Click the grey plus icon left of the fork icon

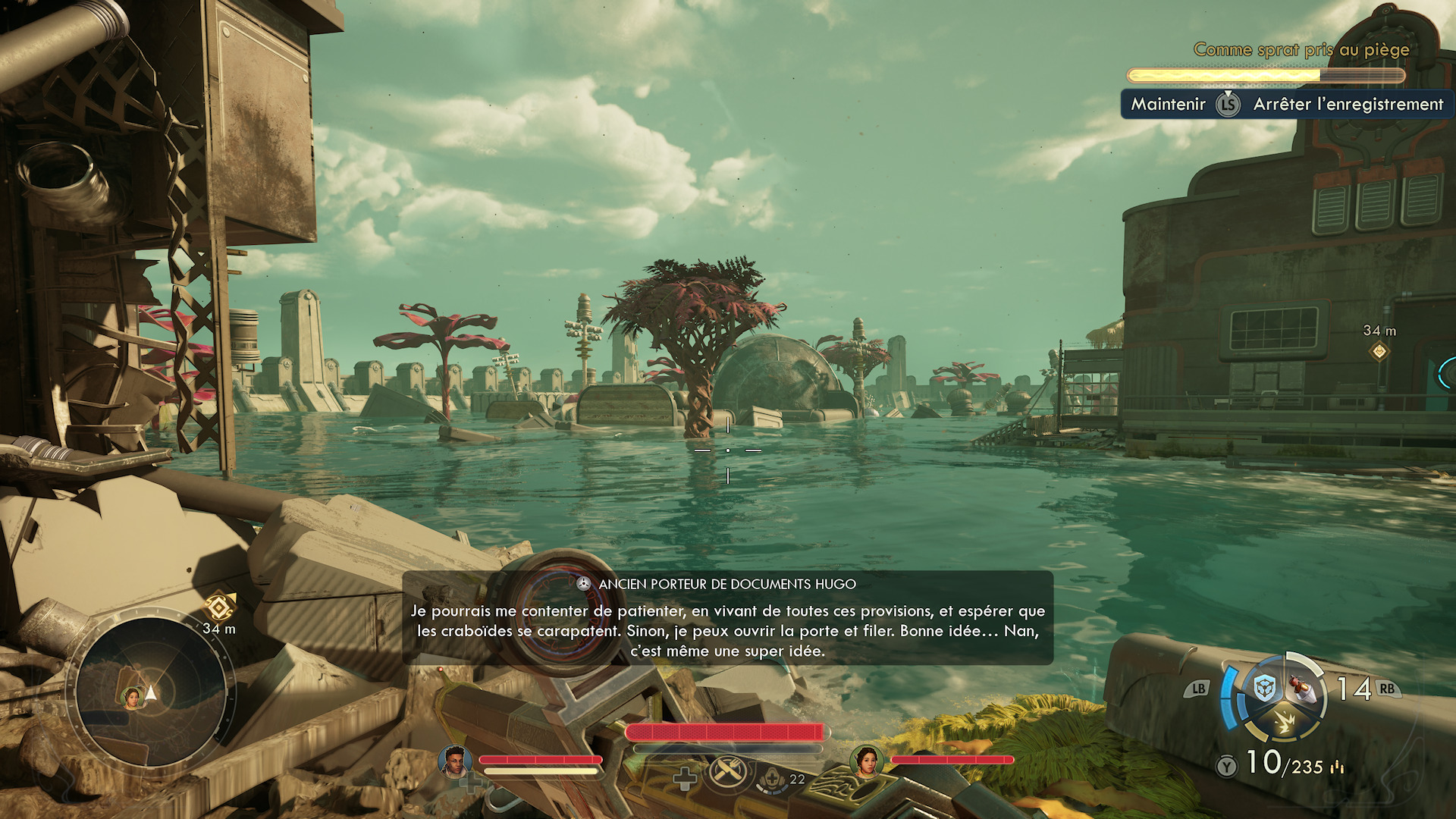pos(685,779)
